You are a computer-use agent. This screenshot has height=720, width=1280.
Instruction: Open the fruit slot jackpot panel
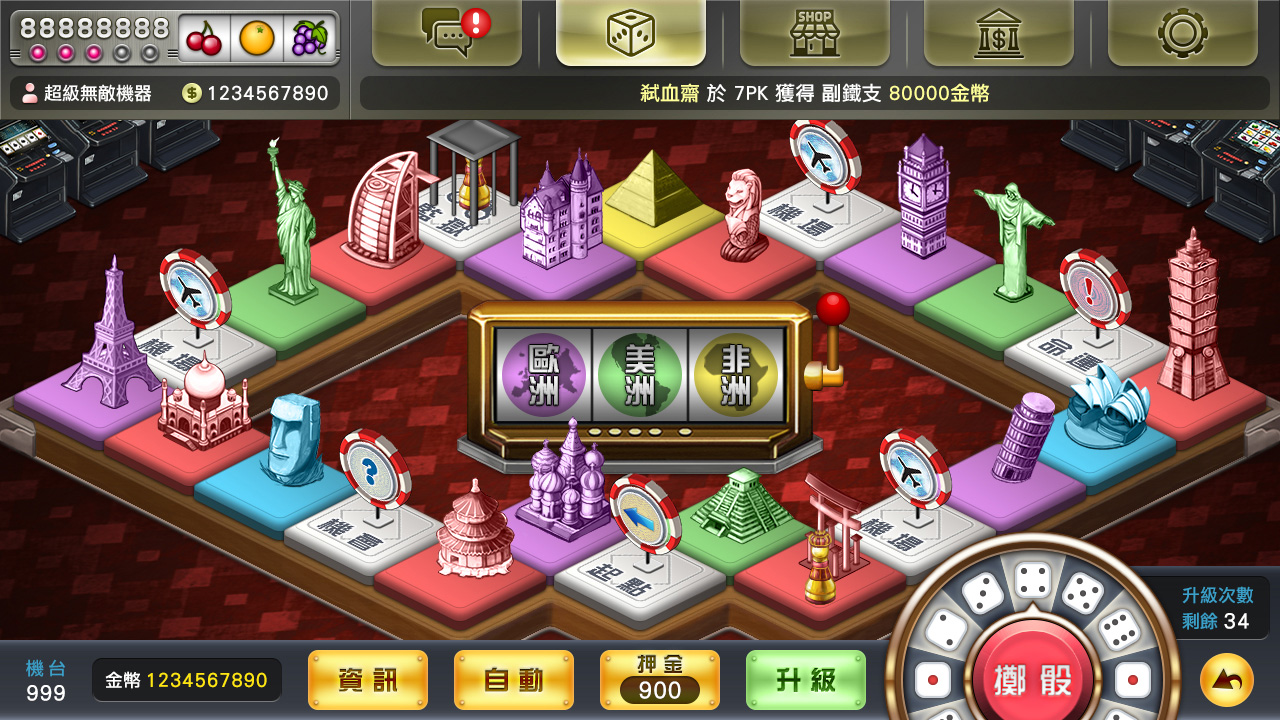tap(175, 39)
